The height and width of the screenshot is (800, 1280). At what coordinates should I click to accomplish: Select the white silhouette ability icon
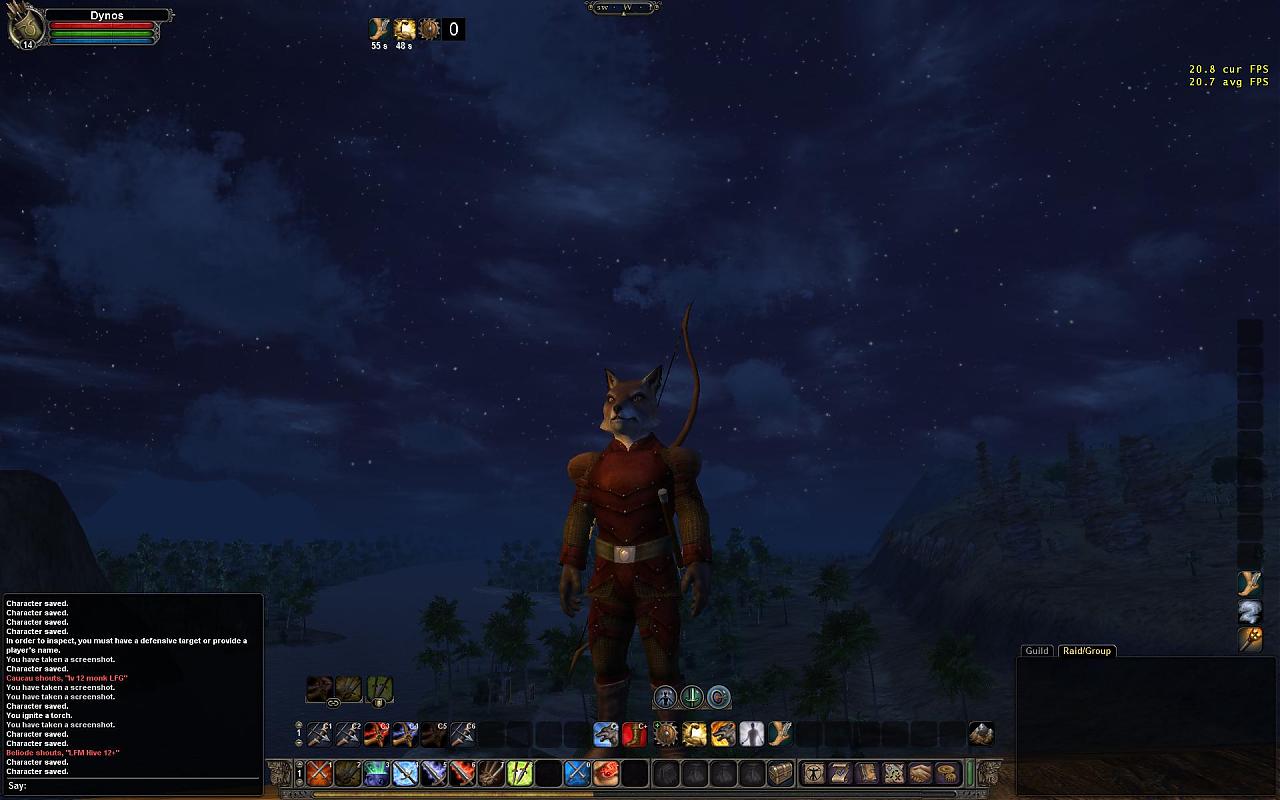point(751,735)
